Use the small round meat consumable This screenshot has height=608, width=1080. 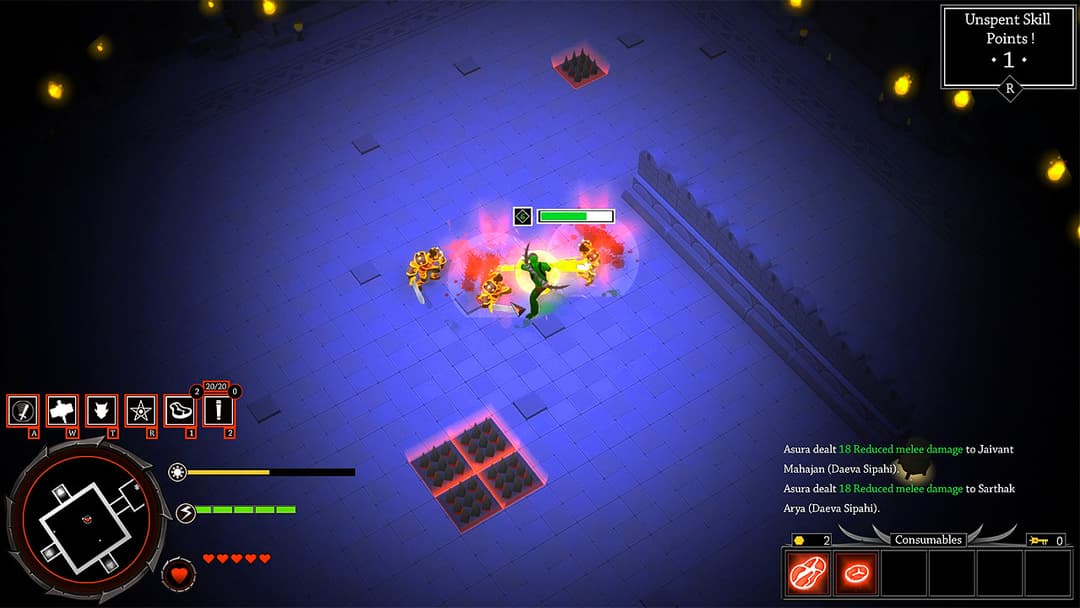(856, 573)
